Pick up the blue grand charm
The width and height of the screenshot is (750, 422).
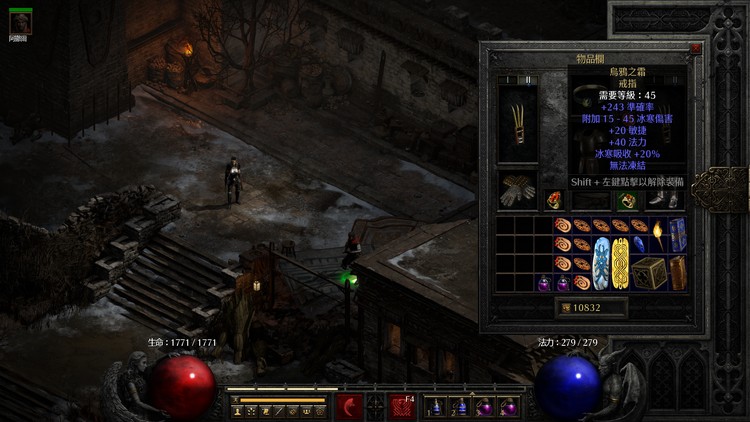603,262
